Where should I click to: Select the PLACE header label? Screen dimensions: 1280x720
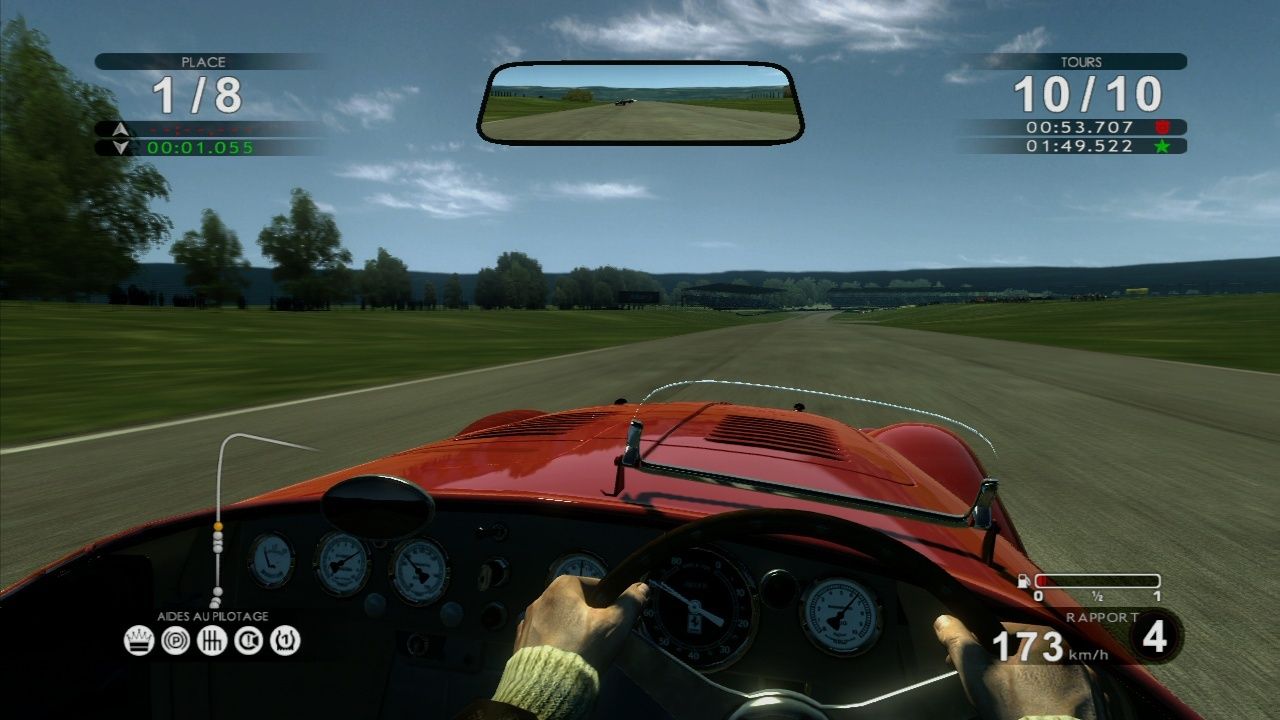[204, 60]
